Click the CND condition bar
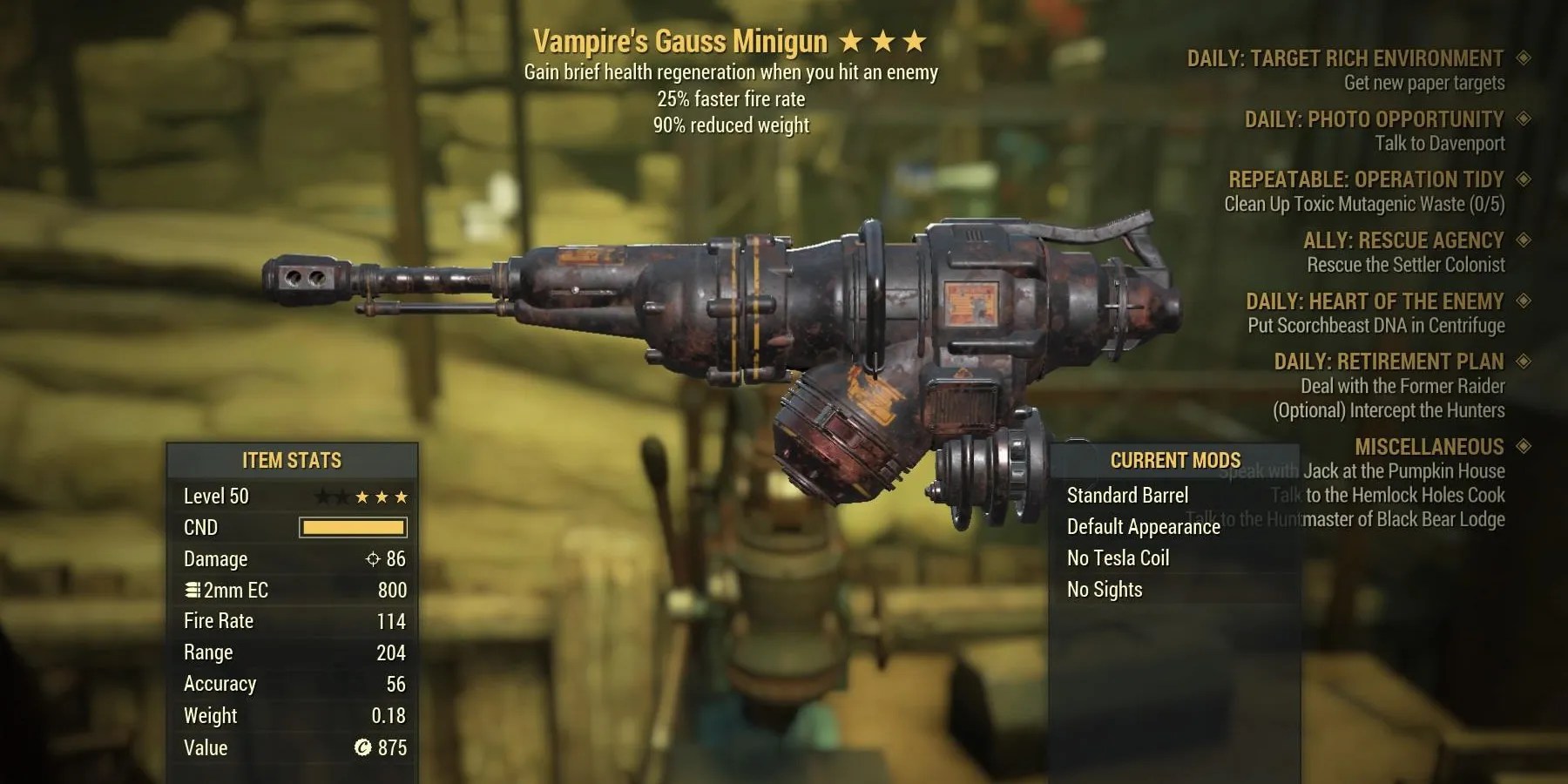 (352, 527)
